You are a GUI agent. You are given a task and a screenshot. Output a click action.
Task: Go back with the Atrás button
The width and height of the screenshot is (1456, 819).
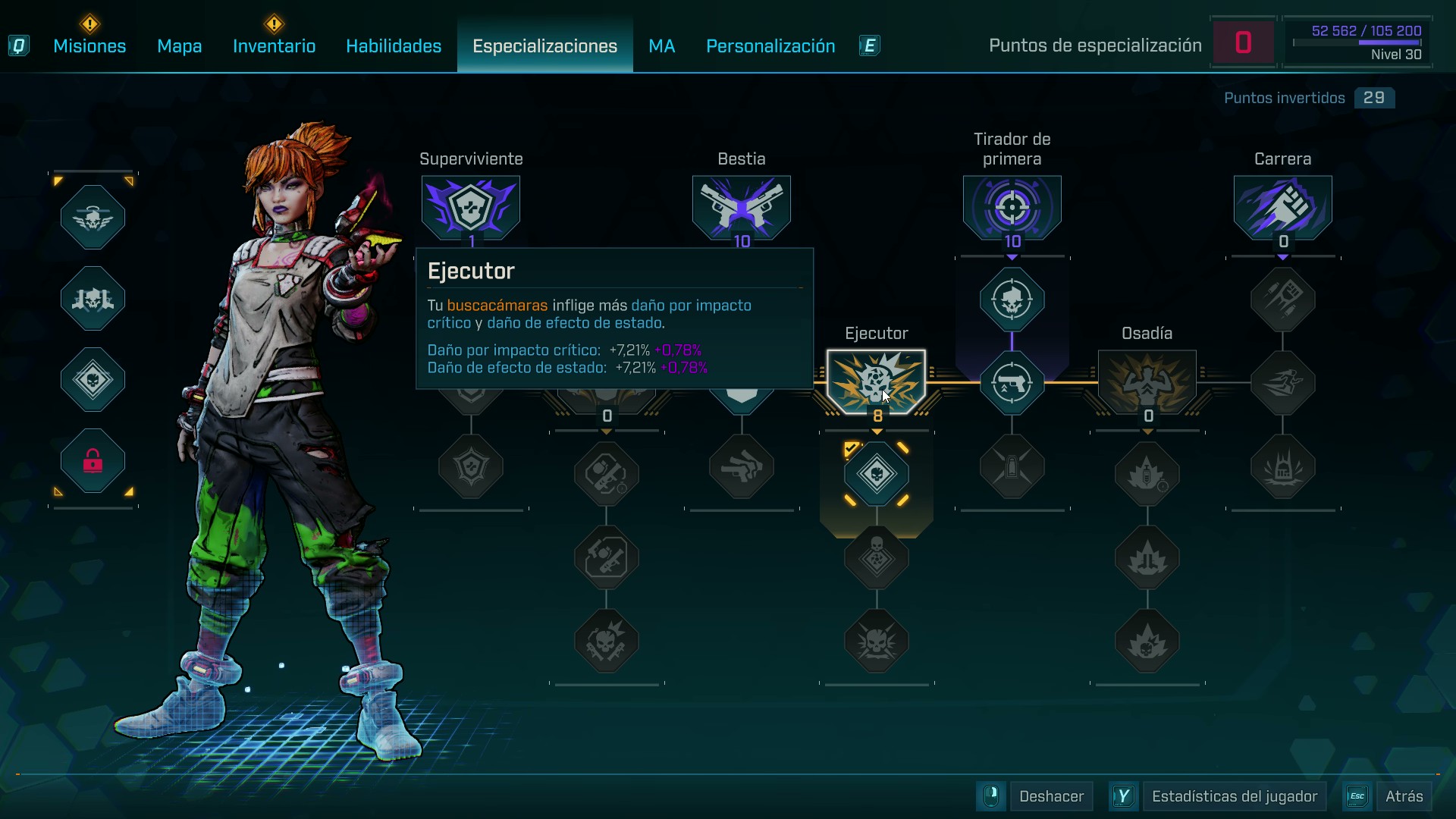pyautogui.click(x=1404, y=796)
